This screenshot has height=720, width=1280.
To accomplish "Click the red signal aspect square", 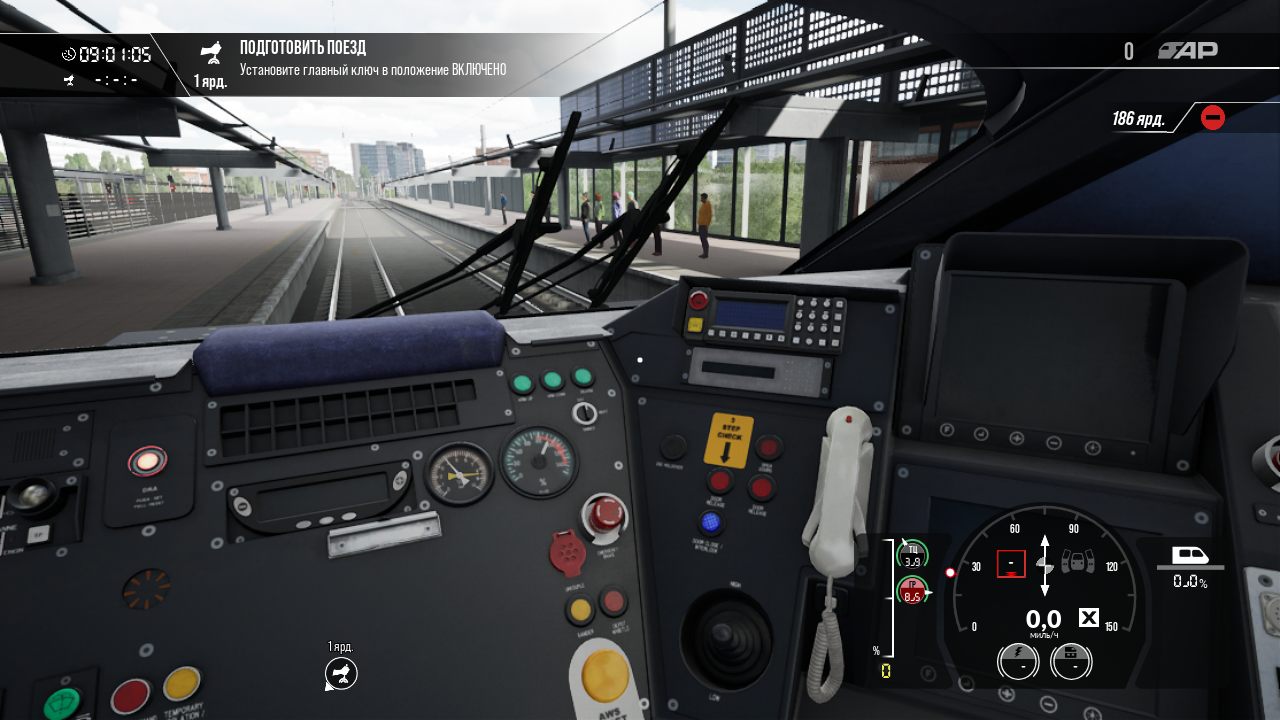I will point(1011,564).
